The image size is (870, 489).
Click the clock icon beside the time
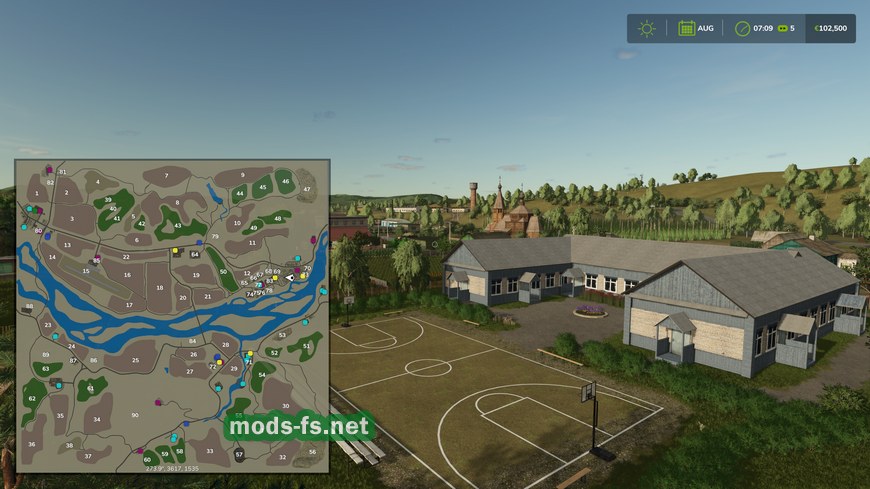(x=742, y=28)
